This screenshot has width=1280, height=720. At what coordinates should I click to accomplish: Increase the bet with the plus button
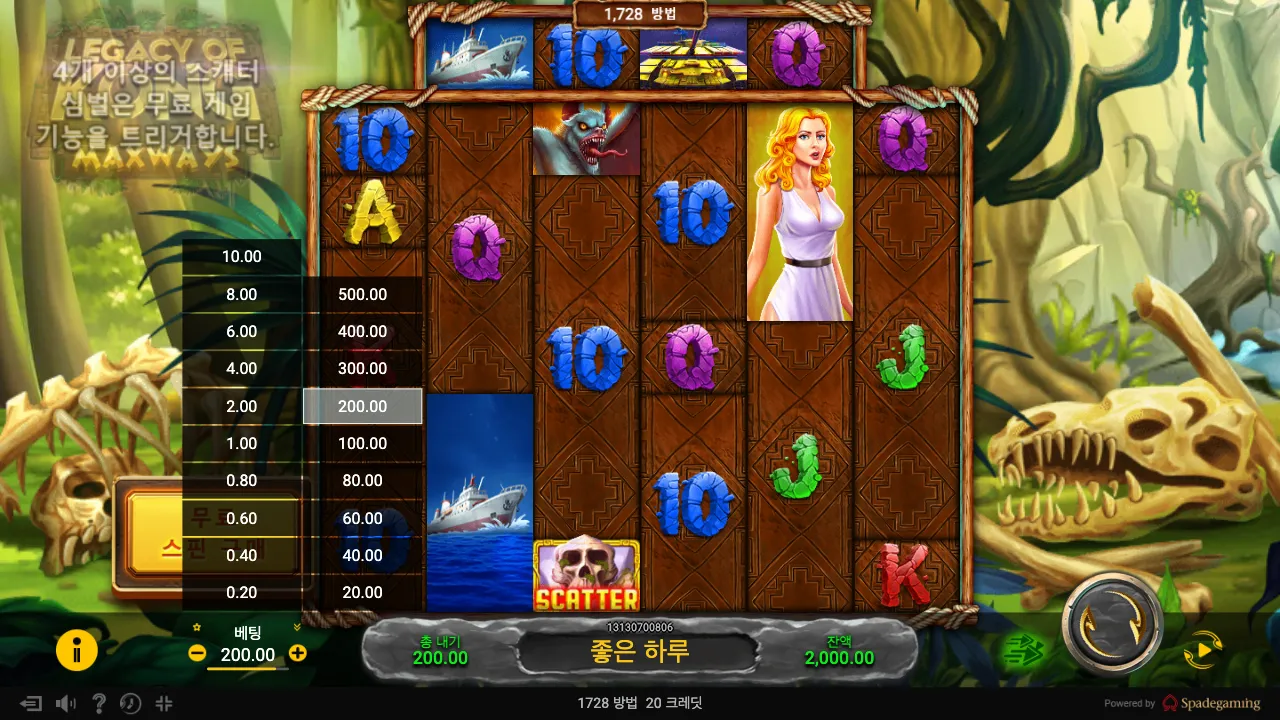point(297,654)
